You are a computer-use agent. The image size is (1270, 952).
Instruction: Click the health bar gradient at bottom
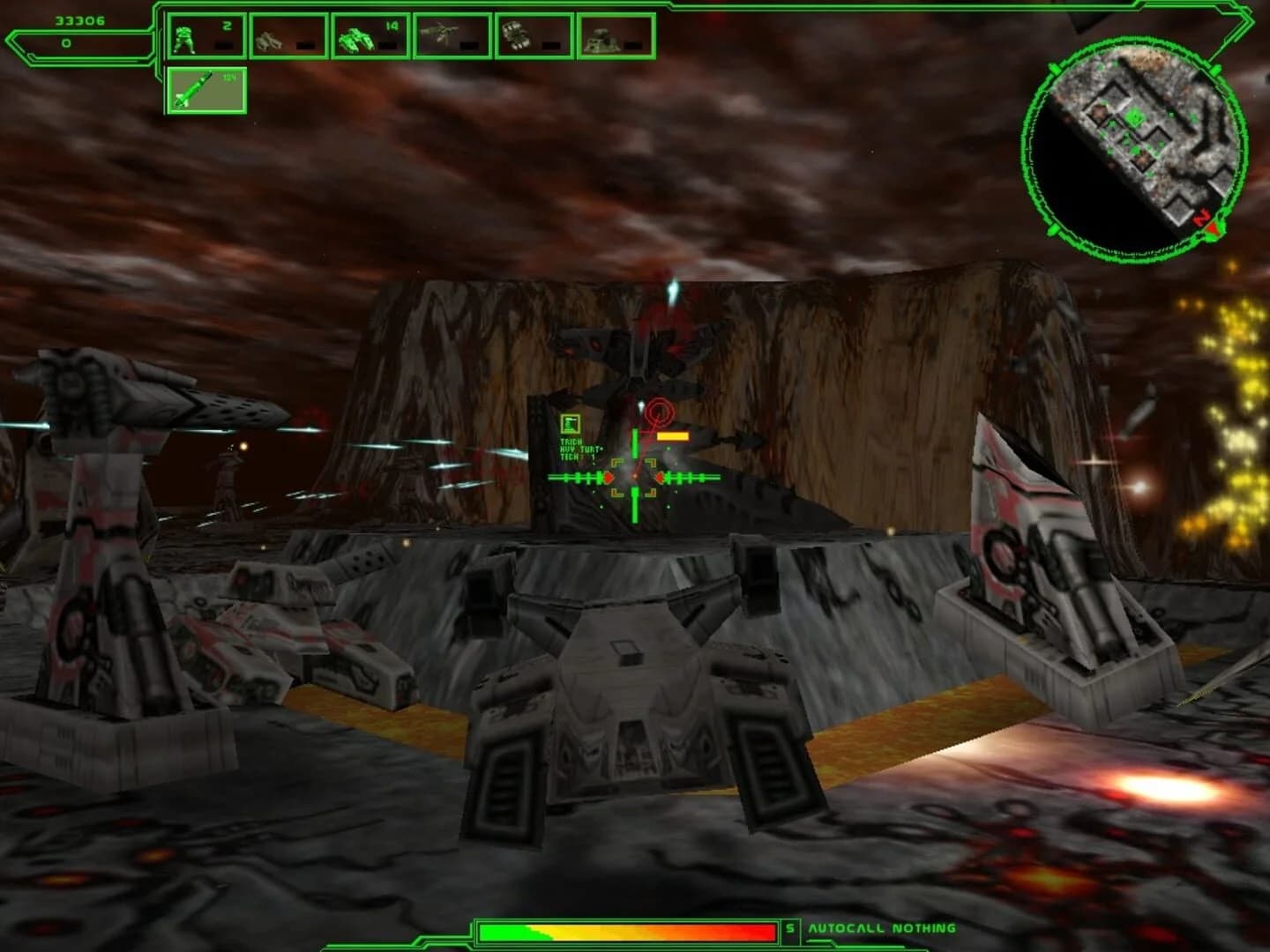(x=626, y=930)
